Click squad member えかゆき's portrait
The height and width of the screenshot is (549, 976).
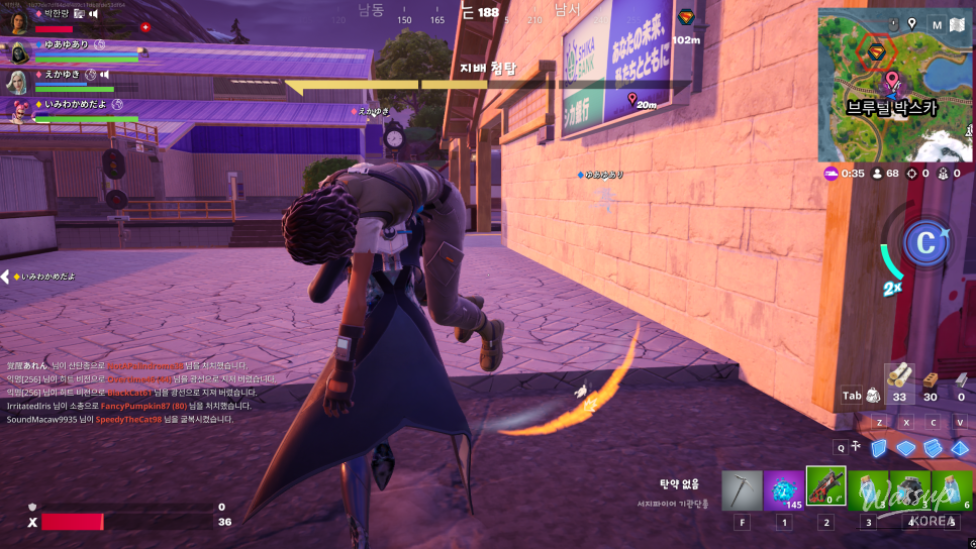18,81
